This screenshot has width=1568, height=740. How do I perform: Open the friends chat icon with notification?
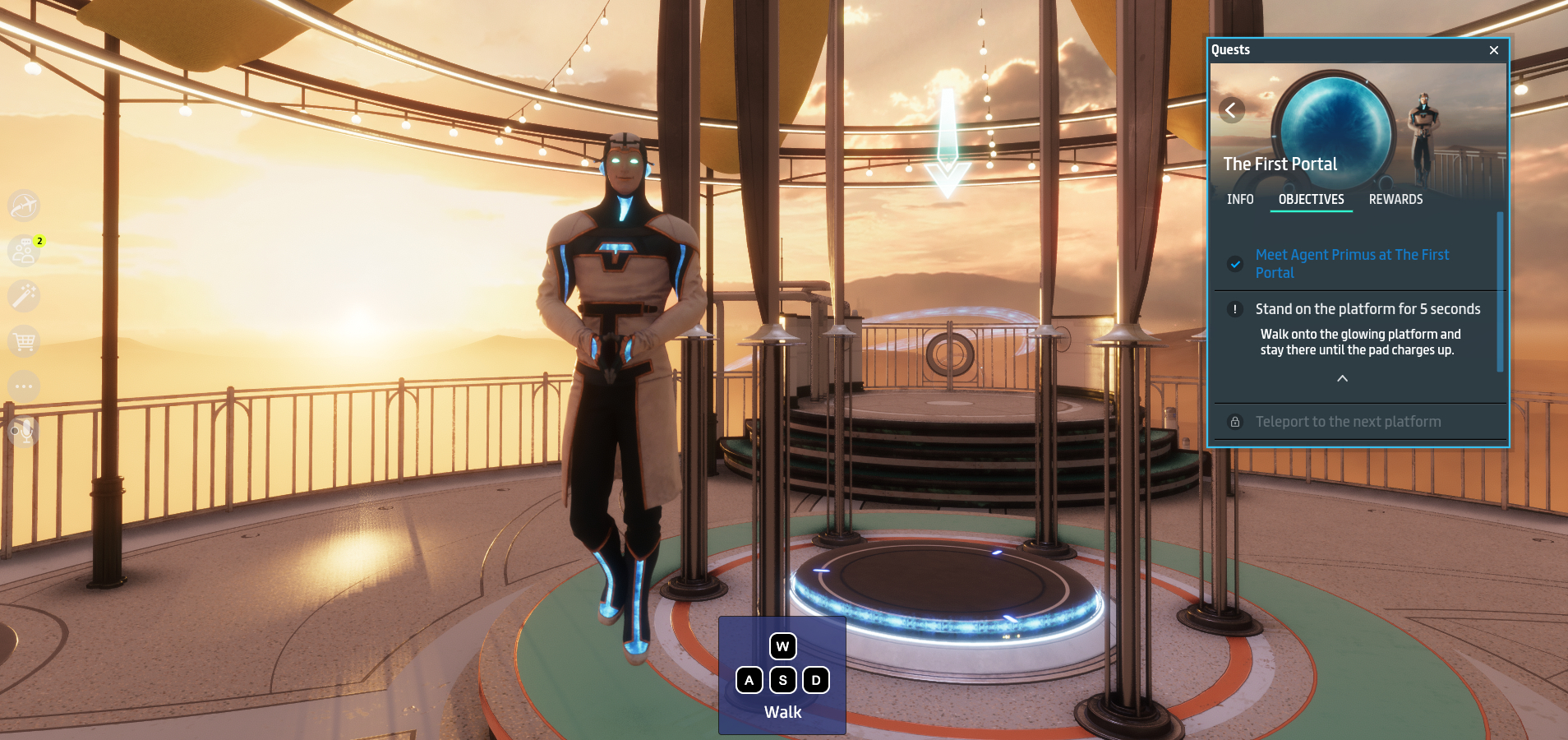(x=24, y=250)
